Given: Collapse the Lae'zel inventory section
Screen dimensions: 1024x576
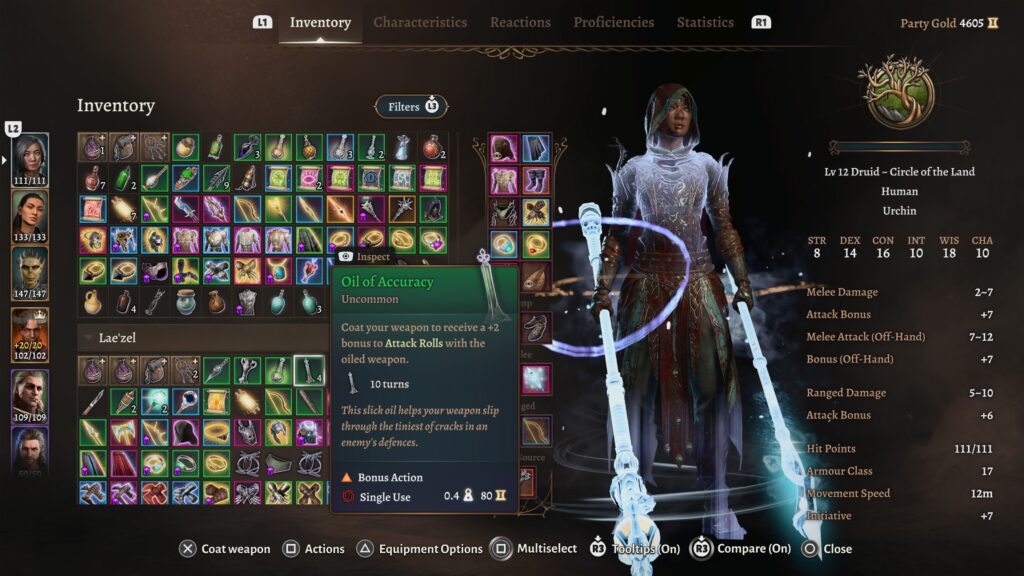Looking at the screenshot, I should (90, 338).
